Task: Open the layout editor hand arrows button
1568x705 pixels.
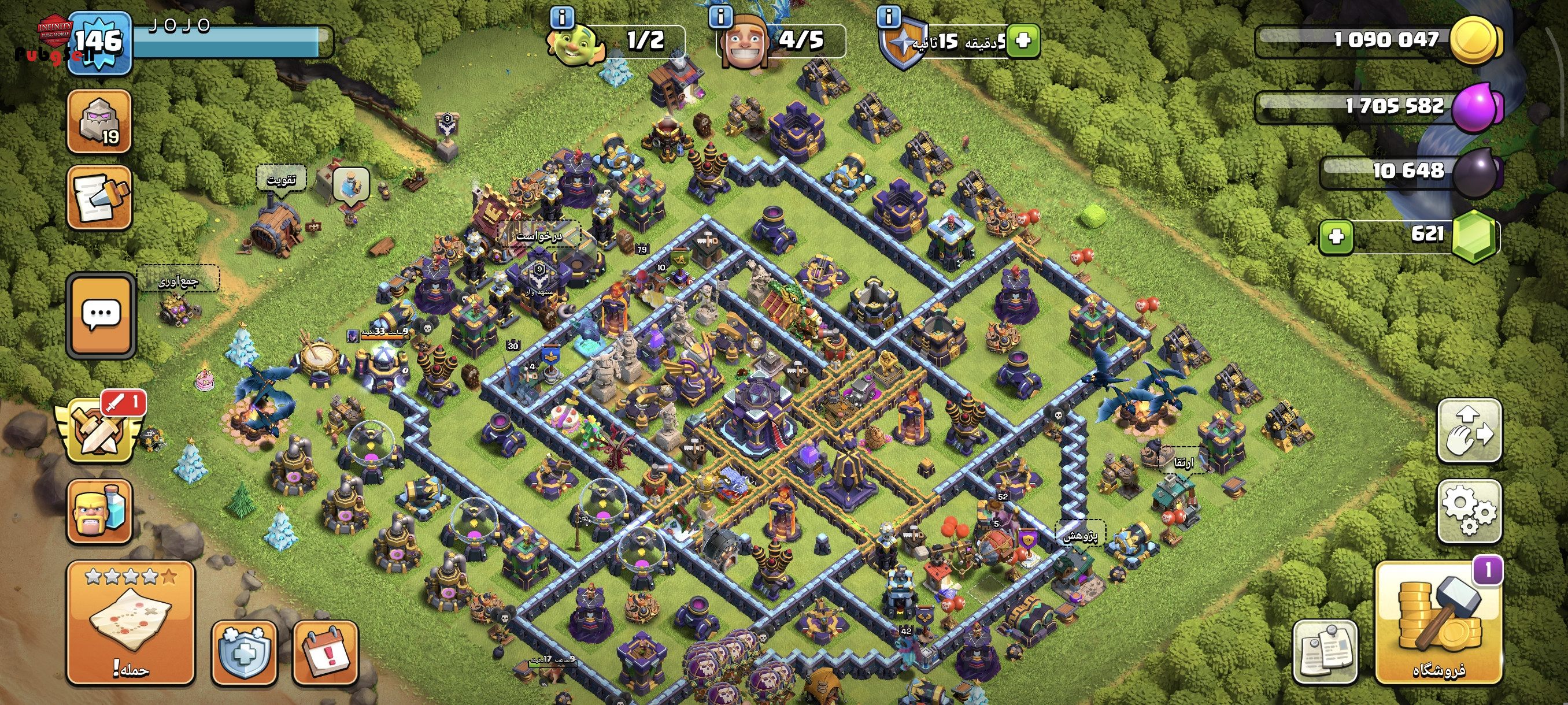Action: tap(1469, 429)
